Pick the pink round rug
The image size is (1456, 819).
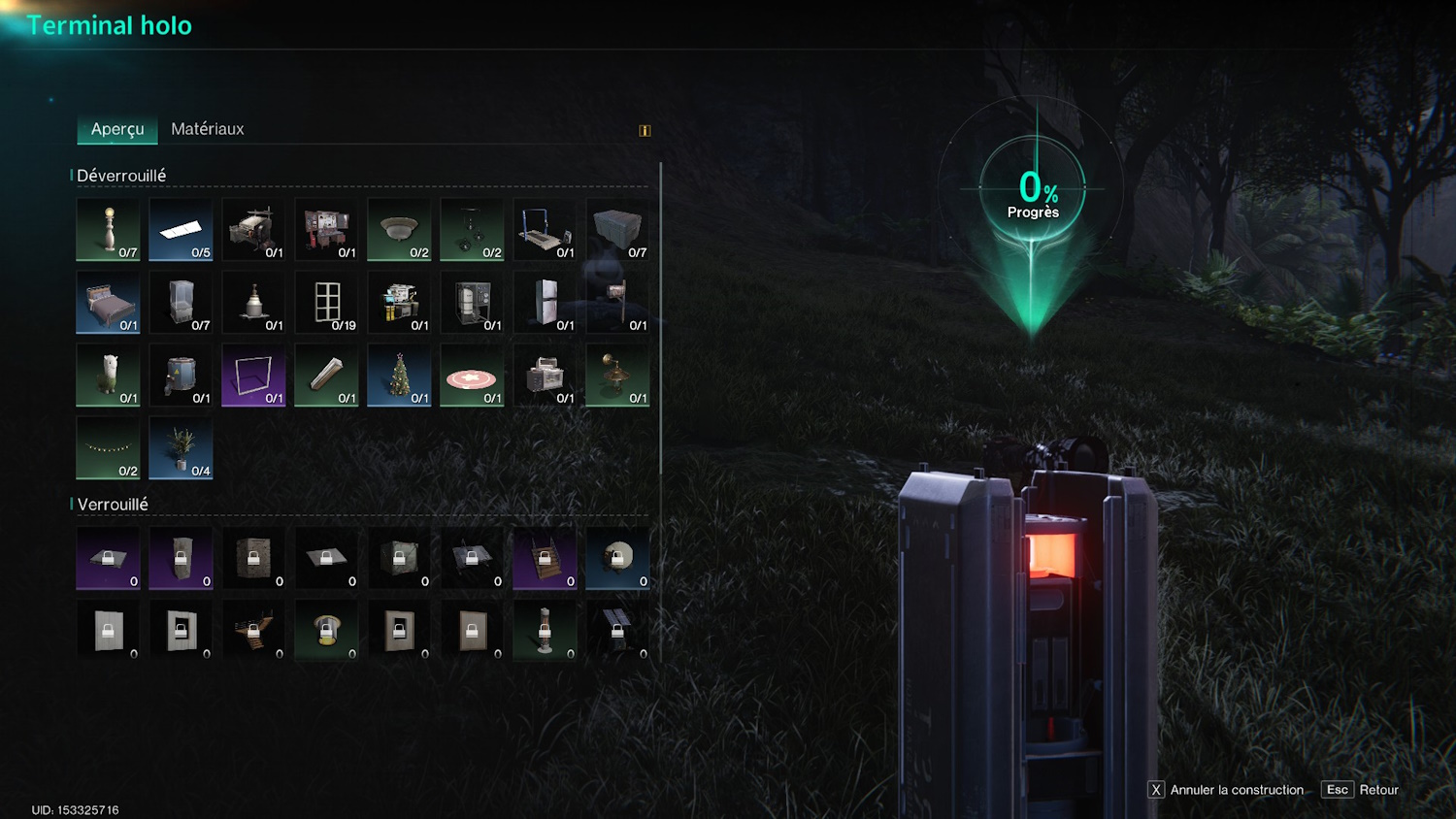(472, 376)
